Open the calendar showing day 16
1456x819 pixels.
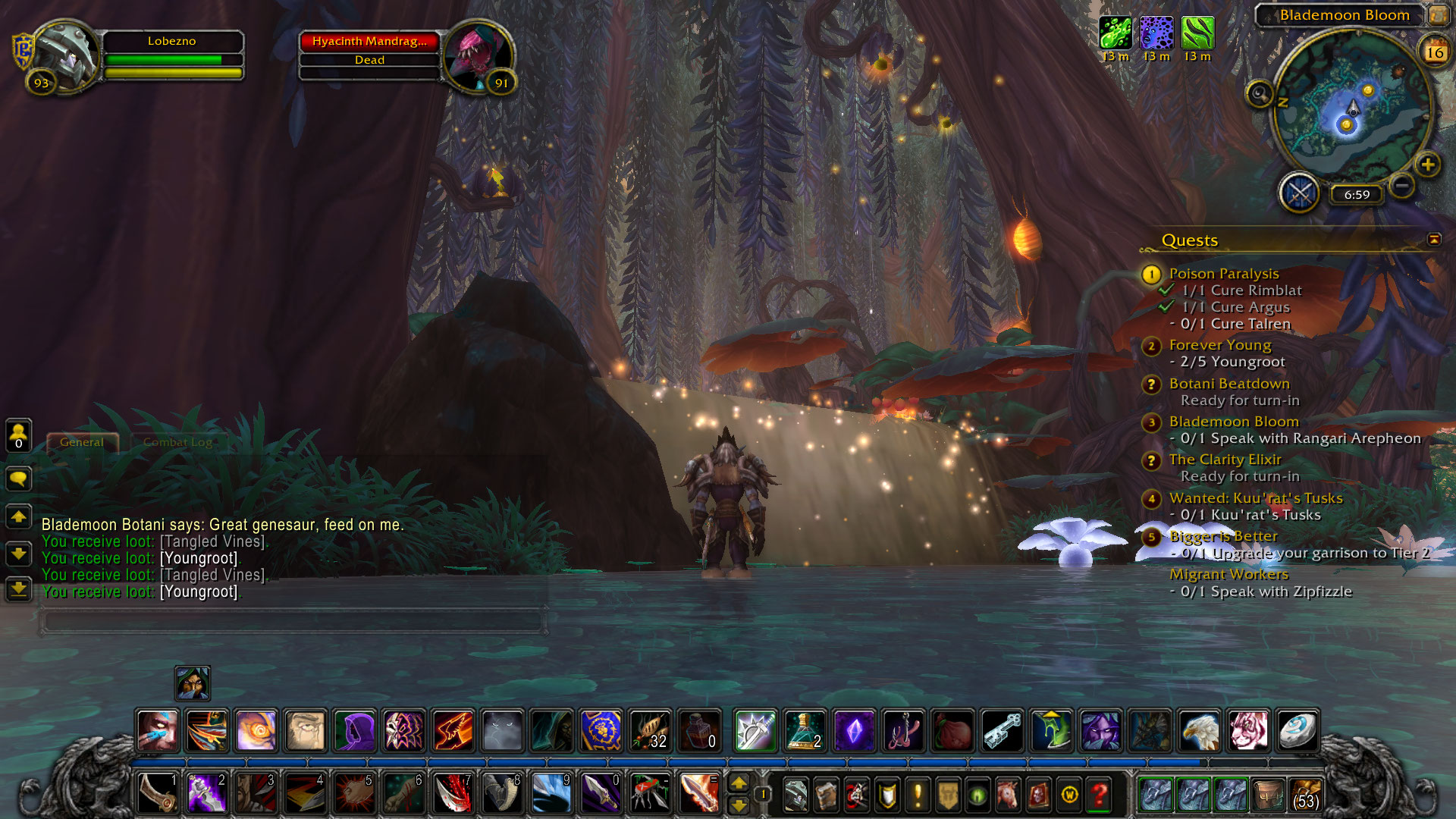pyautogui.click(x=1434, y=52)
